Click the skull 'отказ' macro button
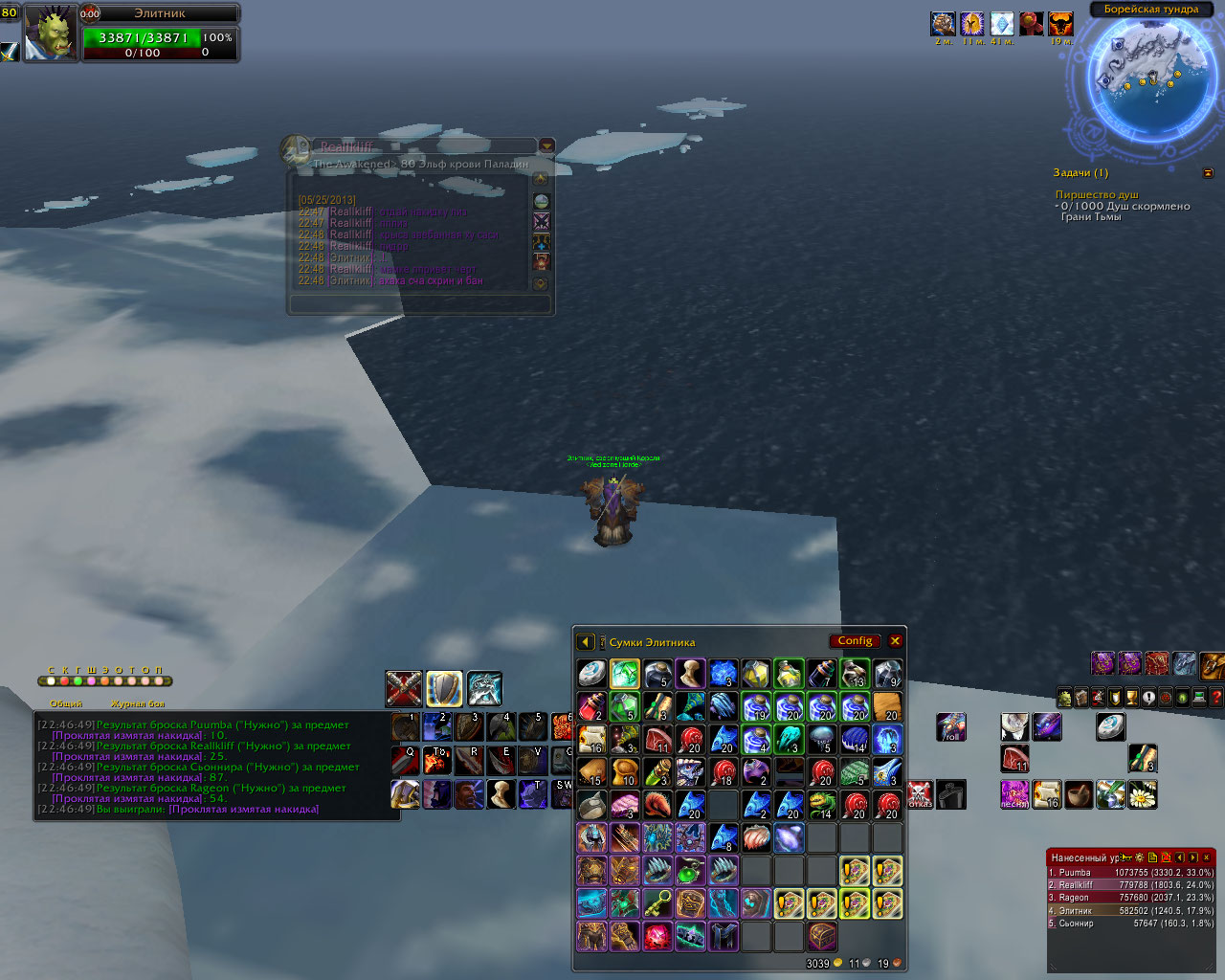Screen dimensions: 1225x980 coord(919,794)
